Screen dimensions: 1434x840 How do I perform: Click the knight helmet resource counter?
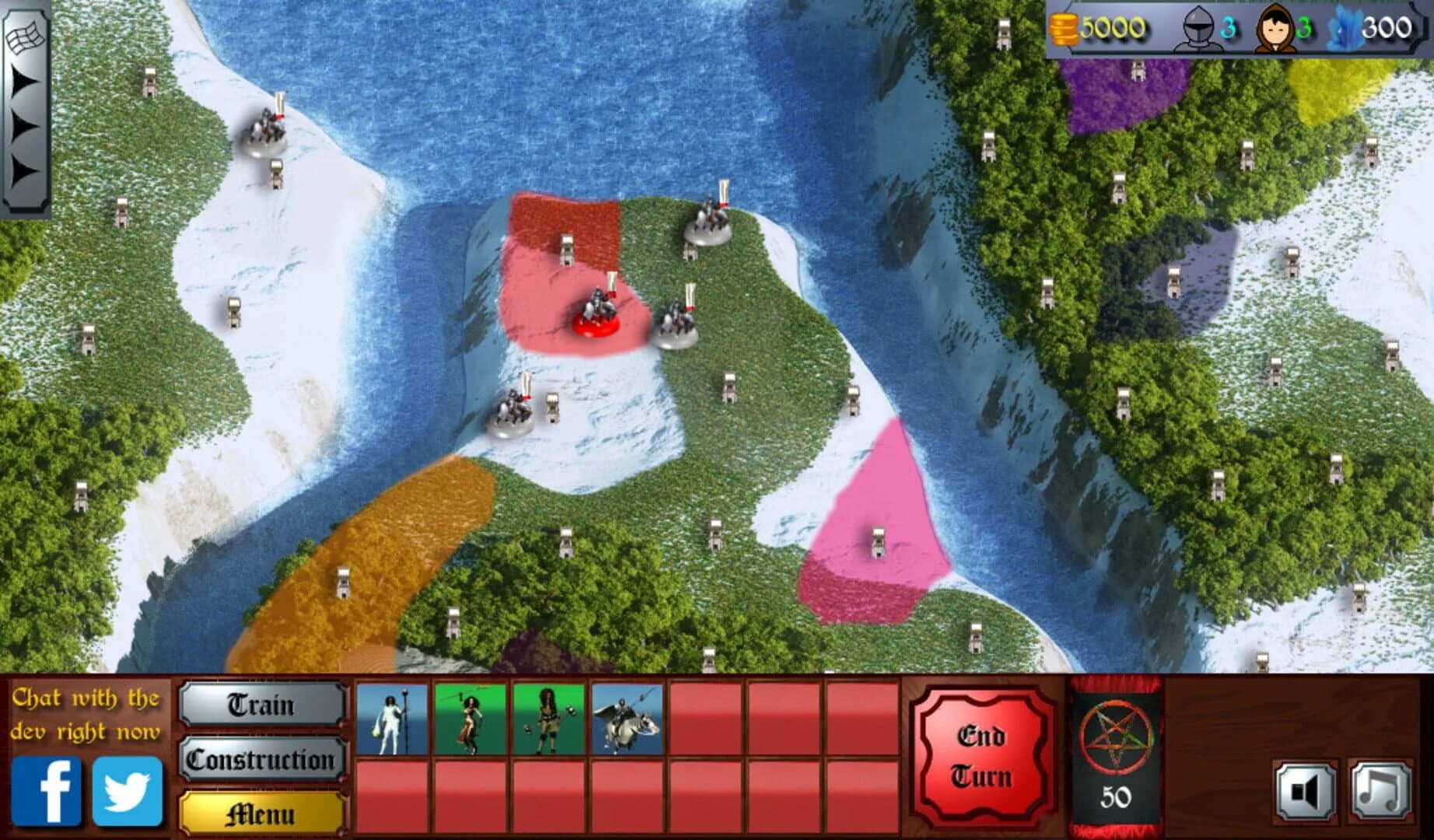(1198, 30)
